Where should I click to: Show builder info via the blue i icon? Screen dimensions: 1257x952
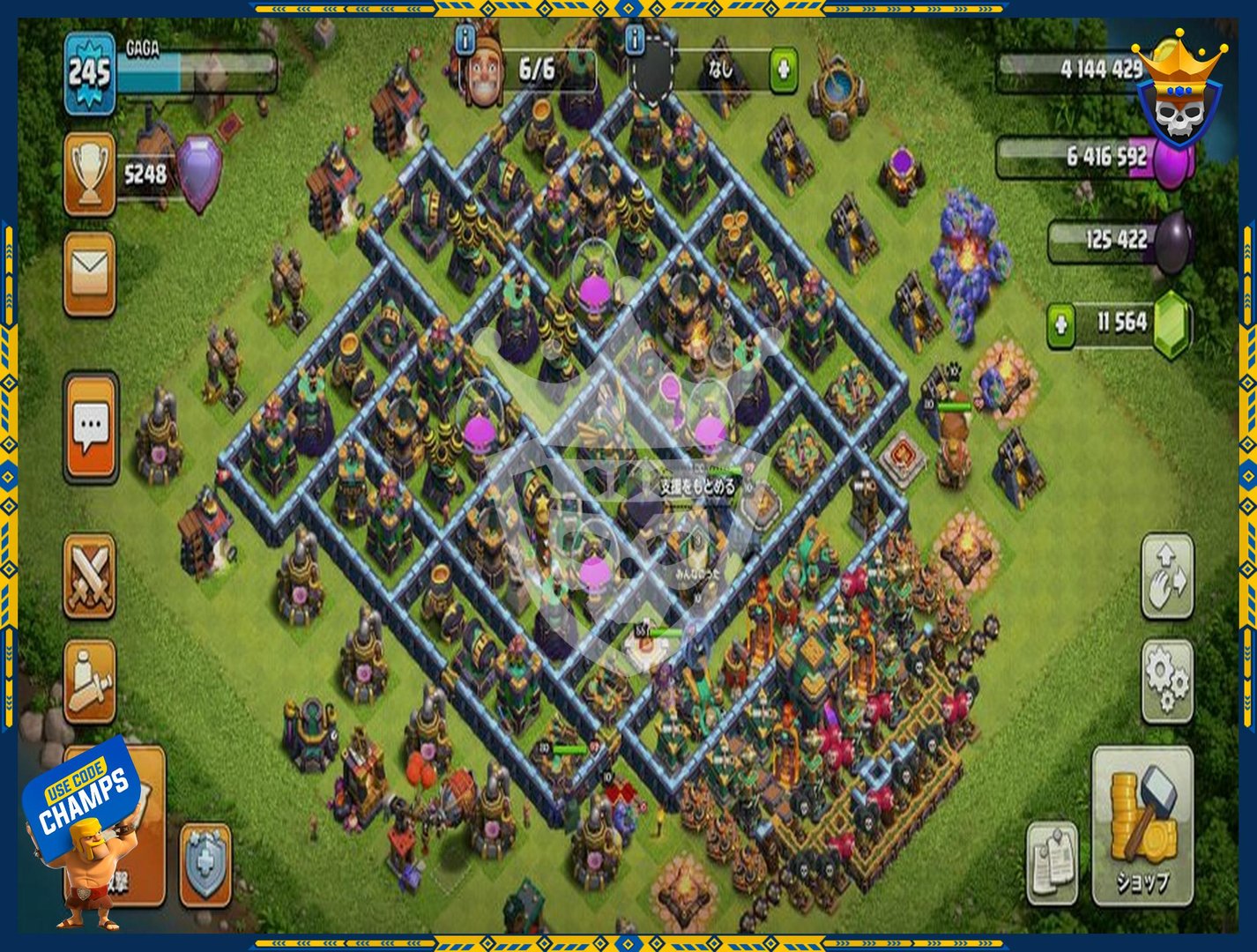click(x=465, y=39)
